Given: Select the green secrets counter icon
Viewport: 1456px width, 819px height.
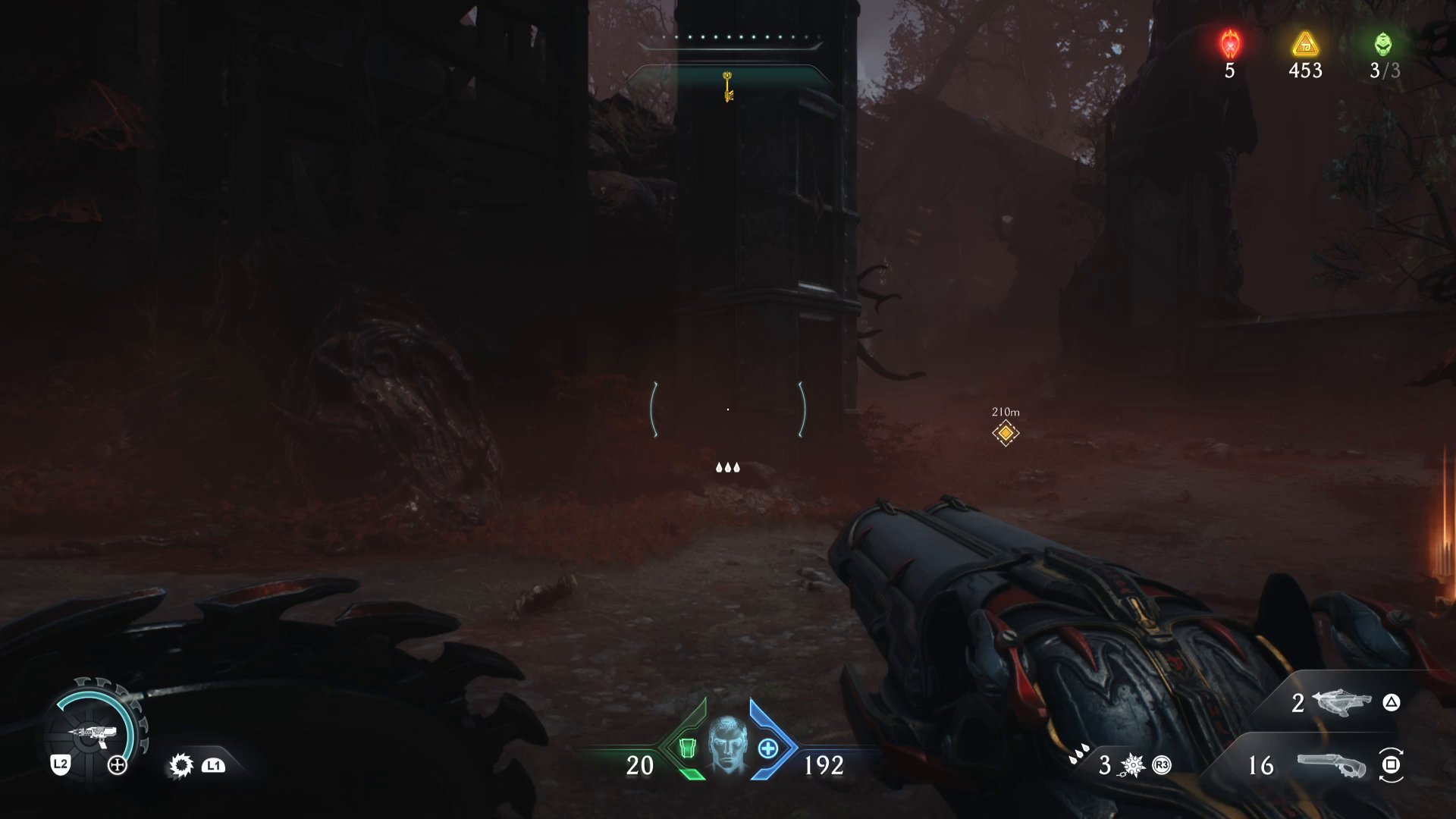Looking at the screenshot, I should click(x=1383, y=44).
